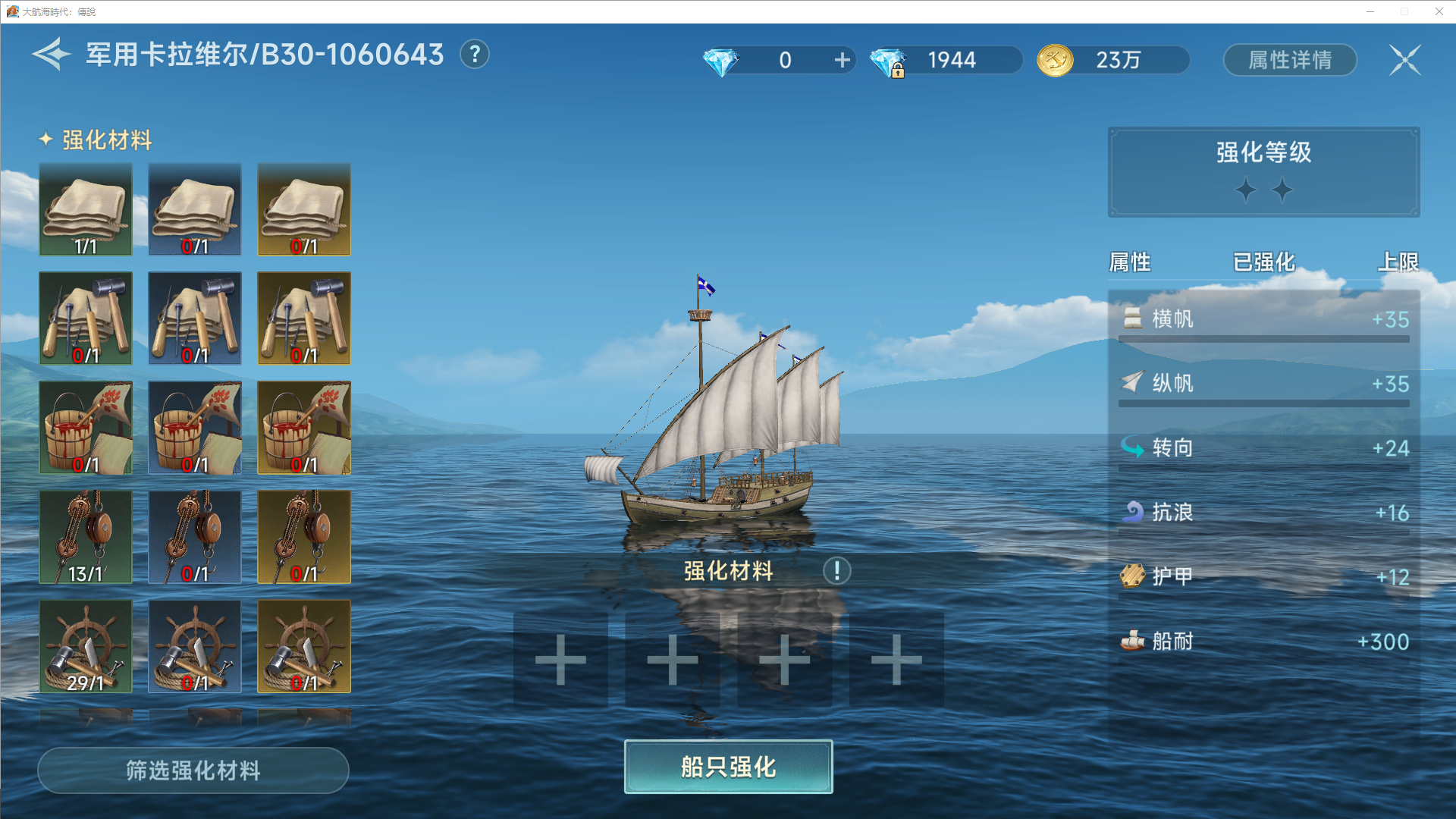This screenshot has height=819, width=1456.
Task: Click the plus to add diamonds
Action: tap(842, 60)
